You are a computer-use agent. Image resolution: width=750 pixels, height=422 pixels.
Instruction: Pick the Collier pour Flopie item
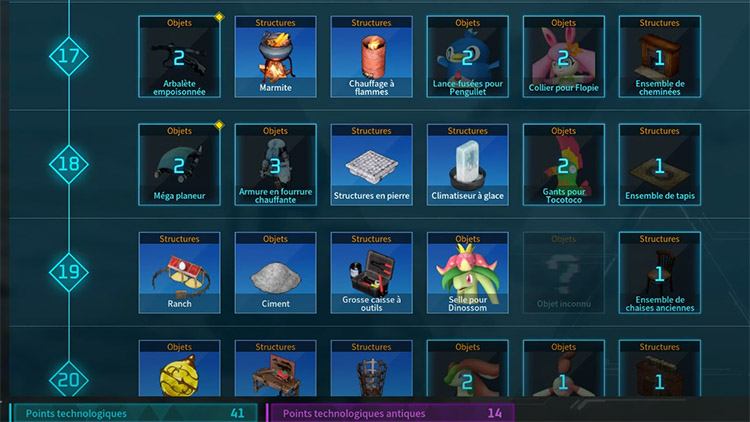click(x=564, y=57)
